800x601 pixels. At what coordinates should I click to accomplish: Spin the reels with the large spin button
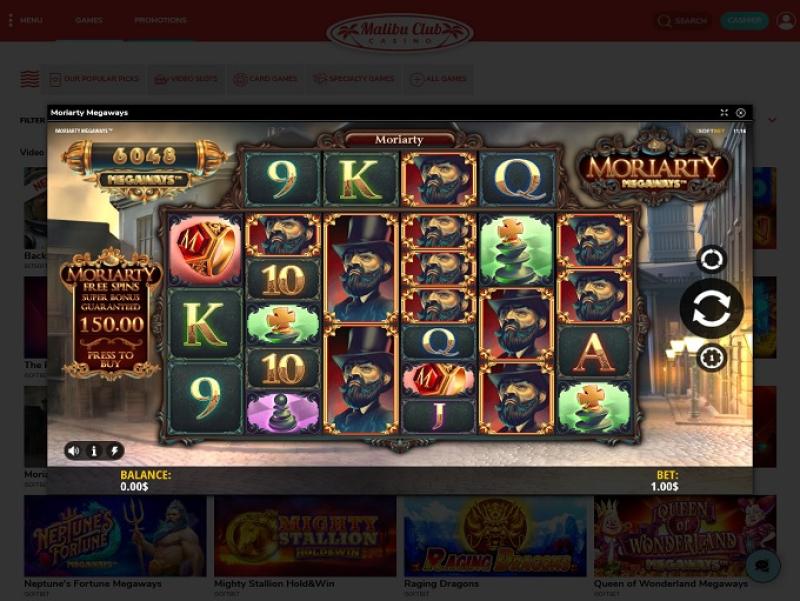pyautogui.click(x=711, y=308)
